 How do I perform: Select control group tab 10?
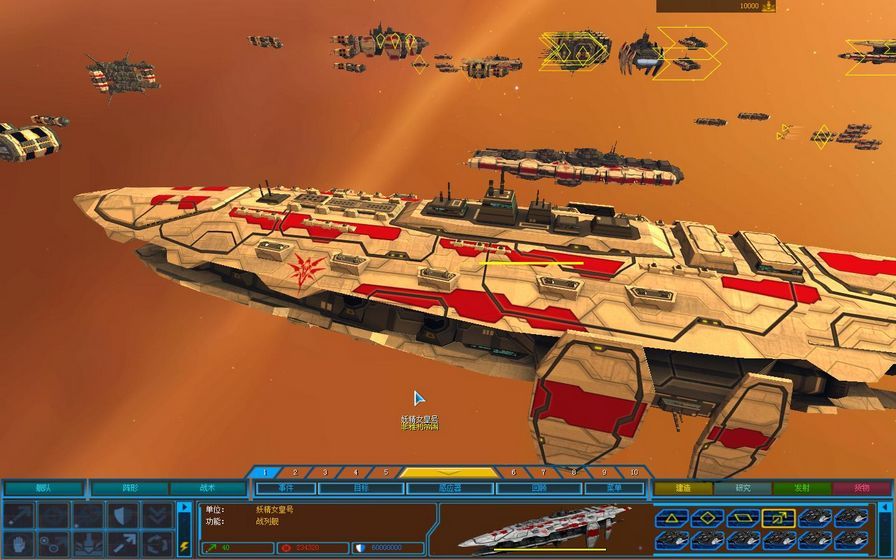tap(633, 472)
